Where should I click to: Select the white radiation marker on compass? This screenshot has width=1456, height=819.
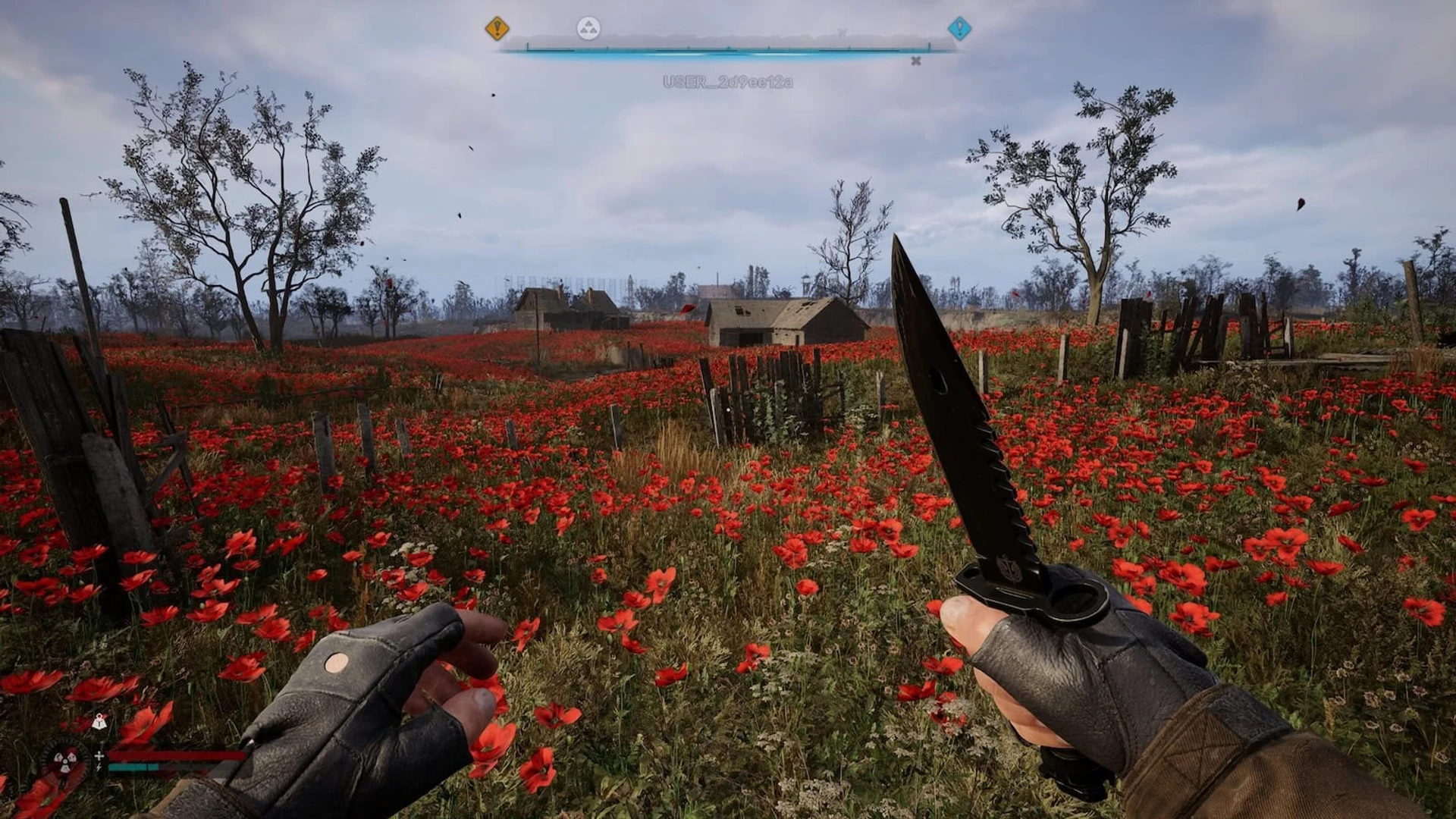588,29
